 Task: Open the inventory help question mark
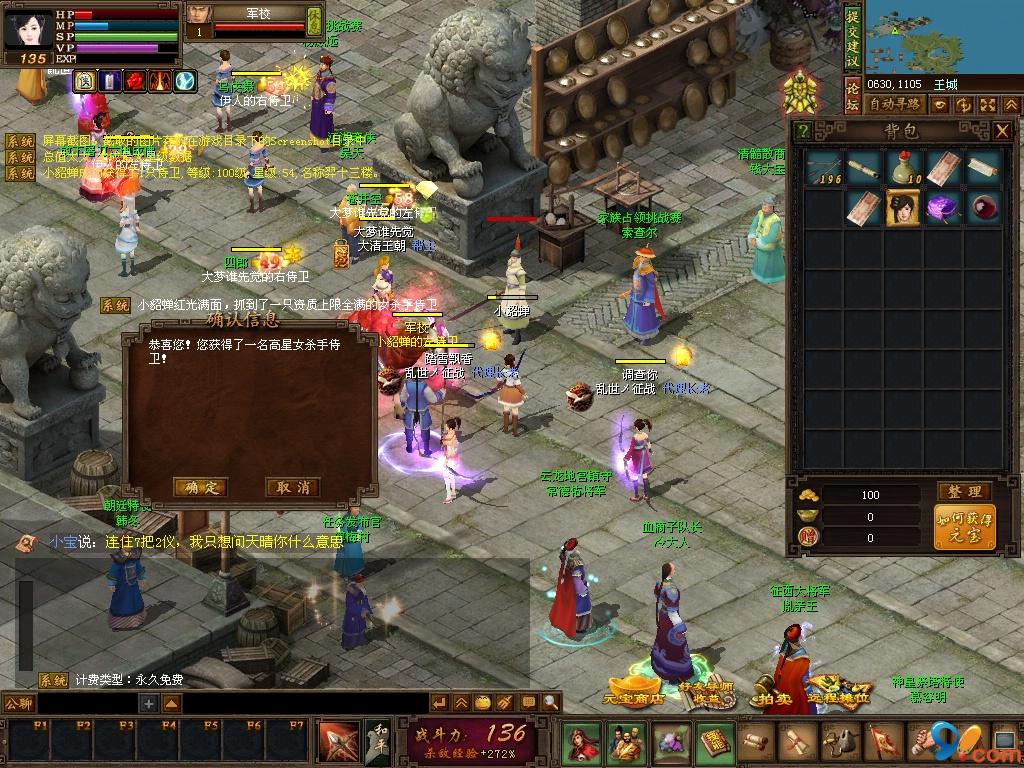pyautogui.click(x=803, y=131)
